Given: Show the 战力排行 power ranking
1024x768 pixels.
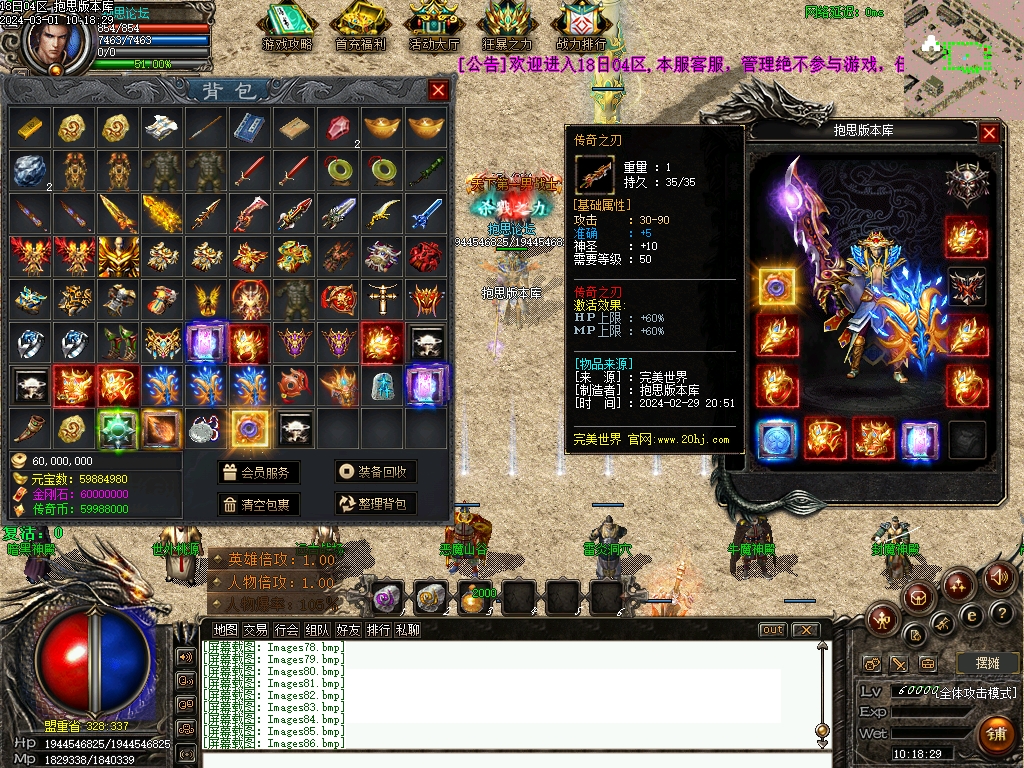Looking at the screenshot, I should 581,27.
